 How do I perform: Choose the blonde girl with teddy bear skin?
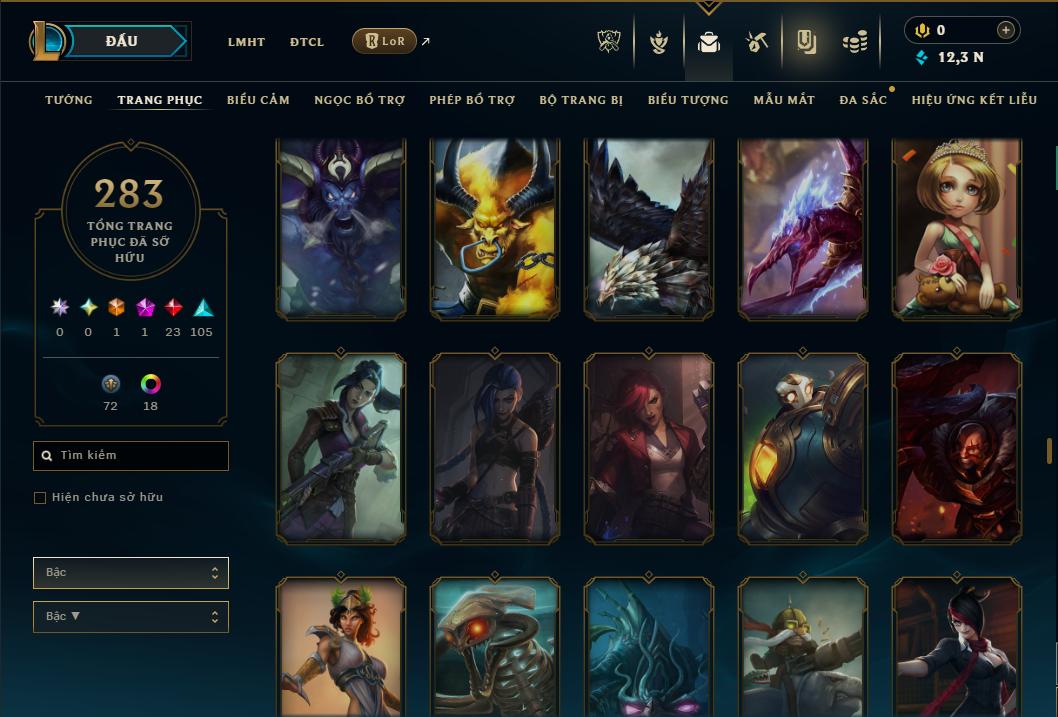click(x=957, y=230)
